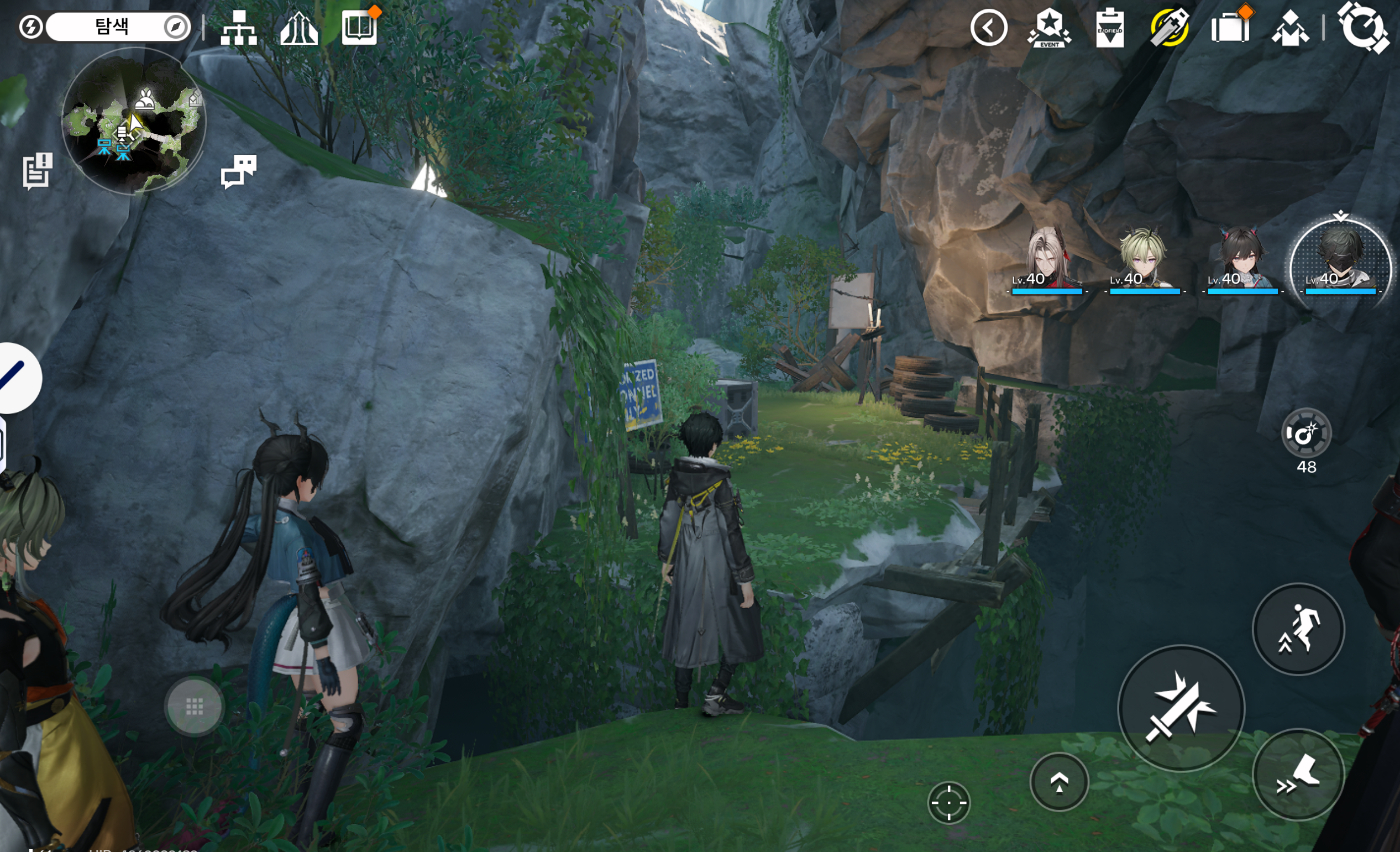Viewport: 1400px width, 852px height.
Task: Open the hierarchy tree menu icon
Action: click(239, 27)
